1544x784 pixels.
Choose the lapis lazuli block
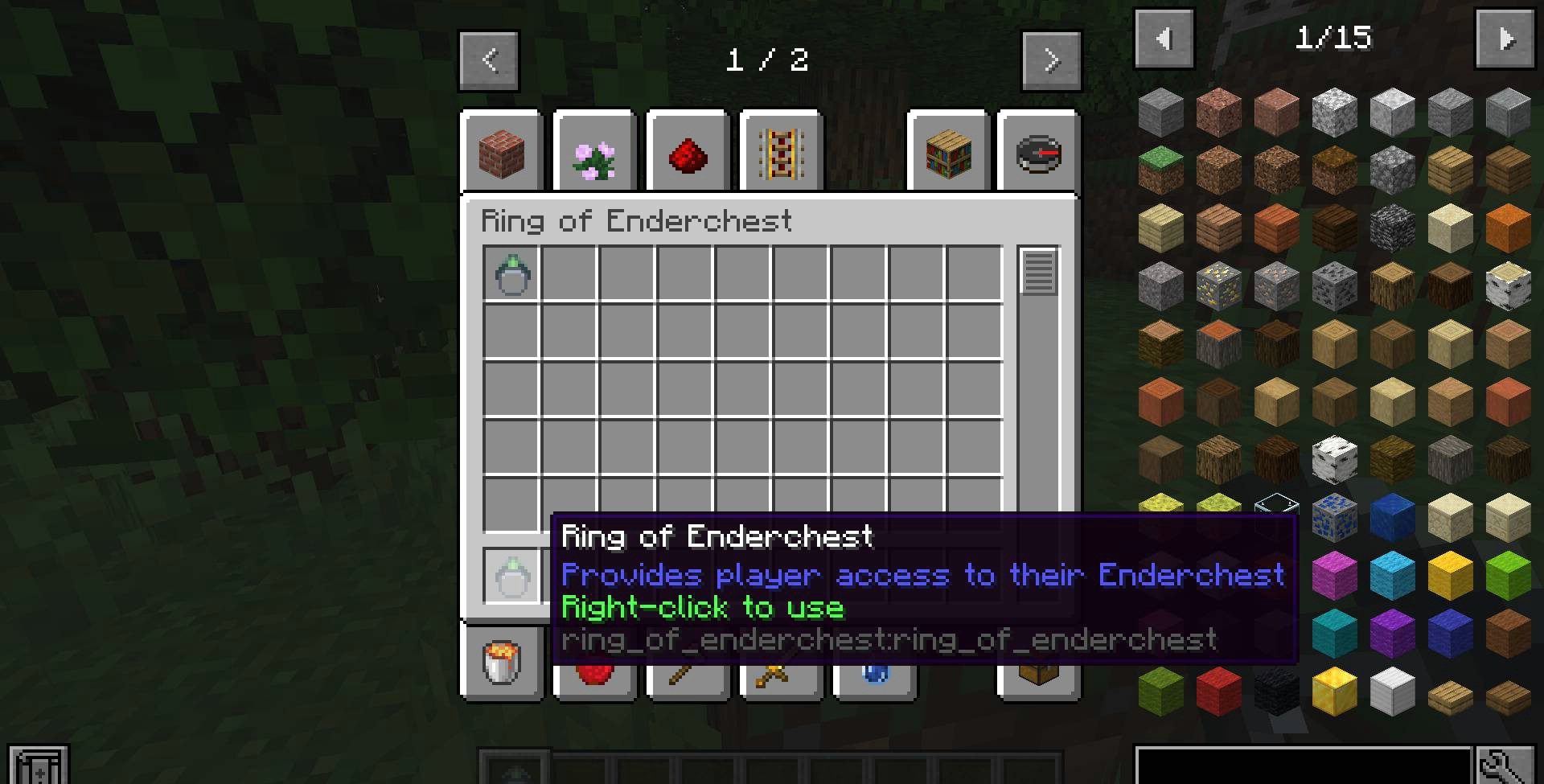[x=1393, y=517]
